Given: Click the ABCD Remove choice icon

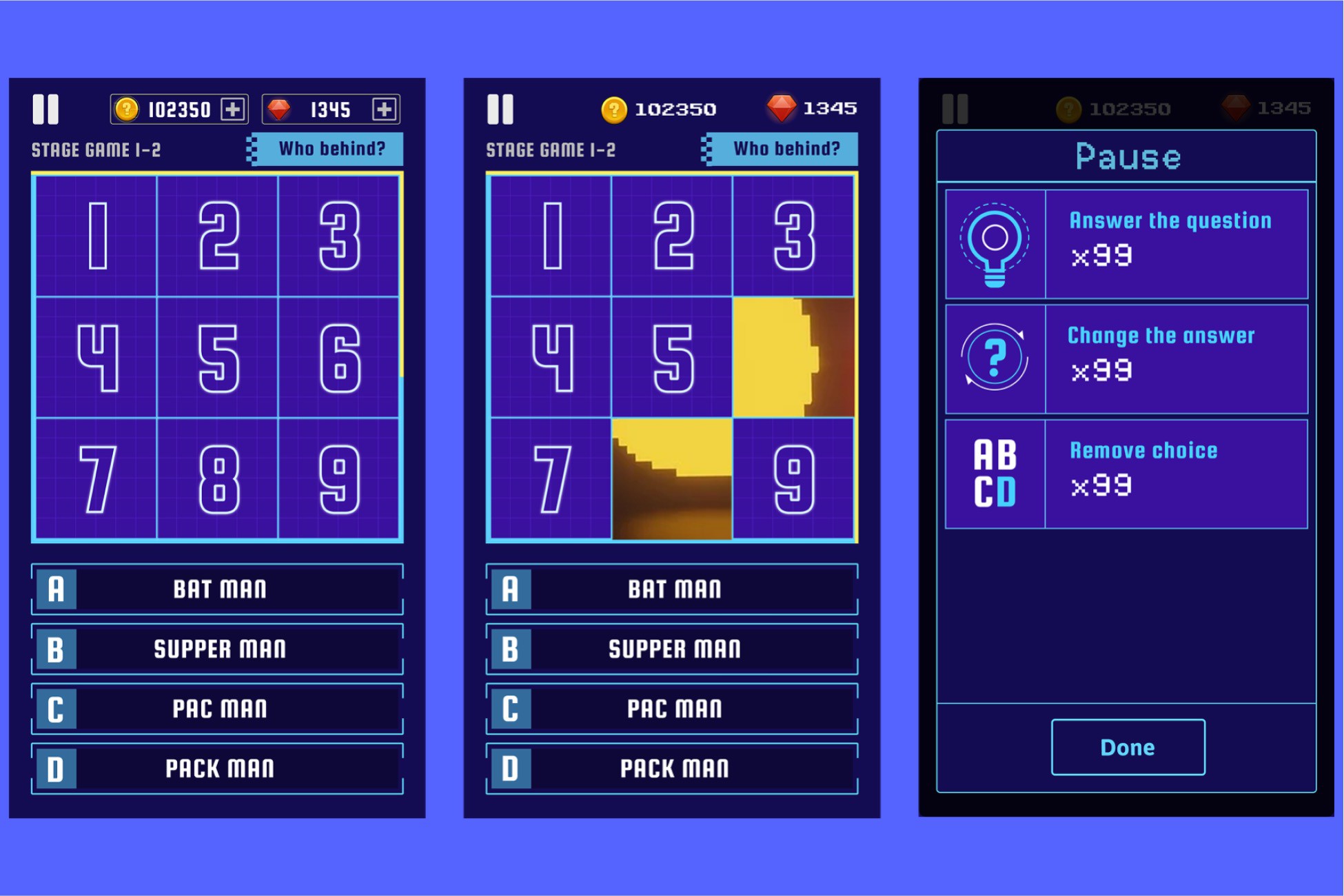Looking at the screenshot, I should point(995,473).
